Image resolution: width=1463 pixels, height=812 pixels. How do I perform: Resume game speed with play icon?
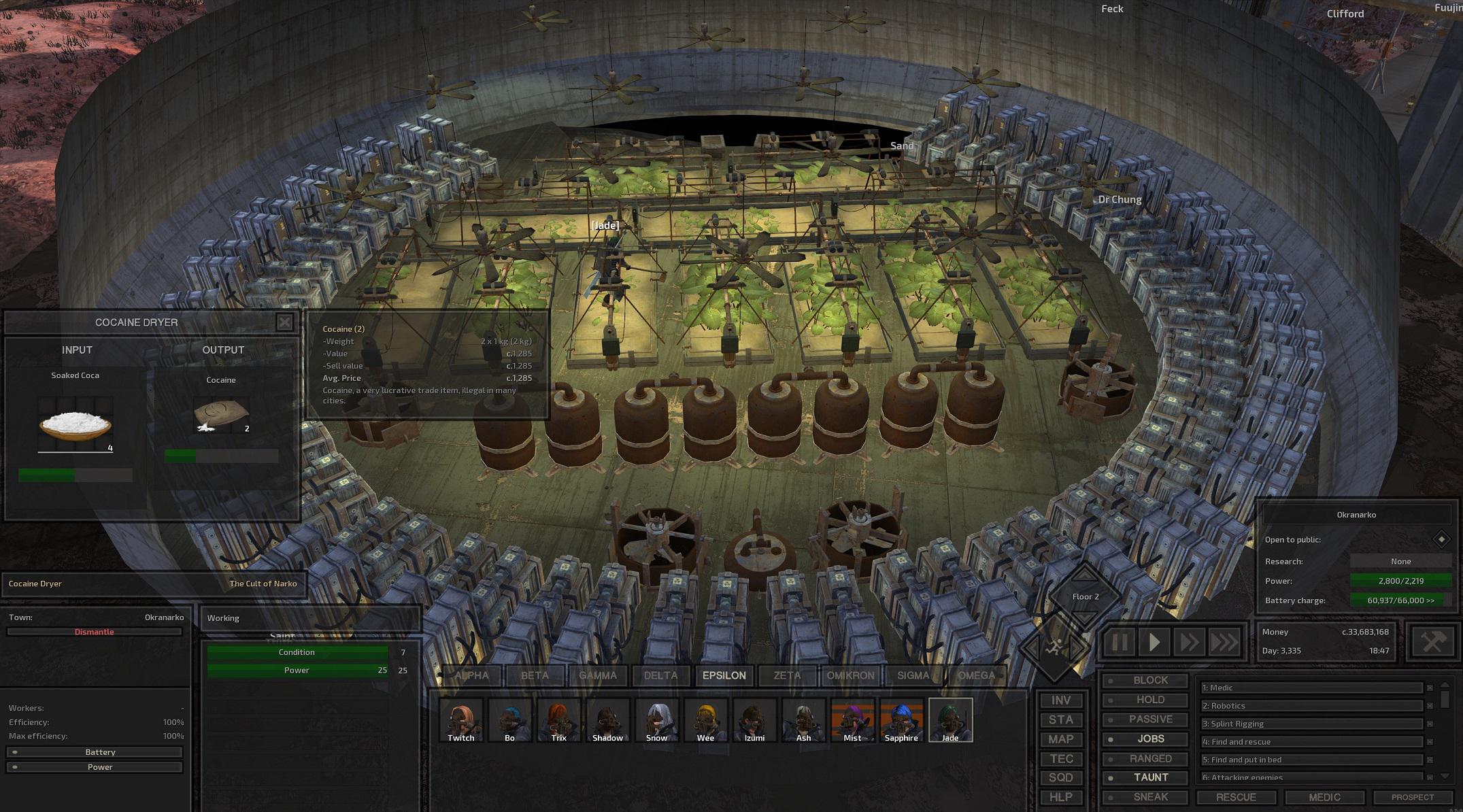[x=1154, y=641]
